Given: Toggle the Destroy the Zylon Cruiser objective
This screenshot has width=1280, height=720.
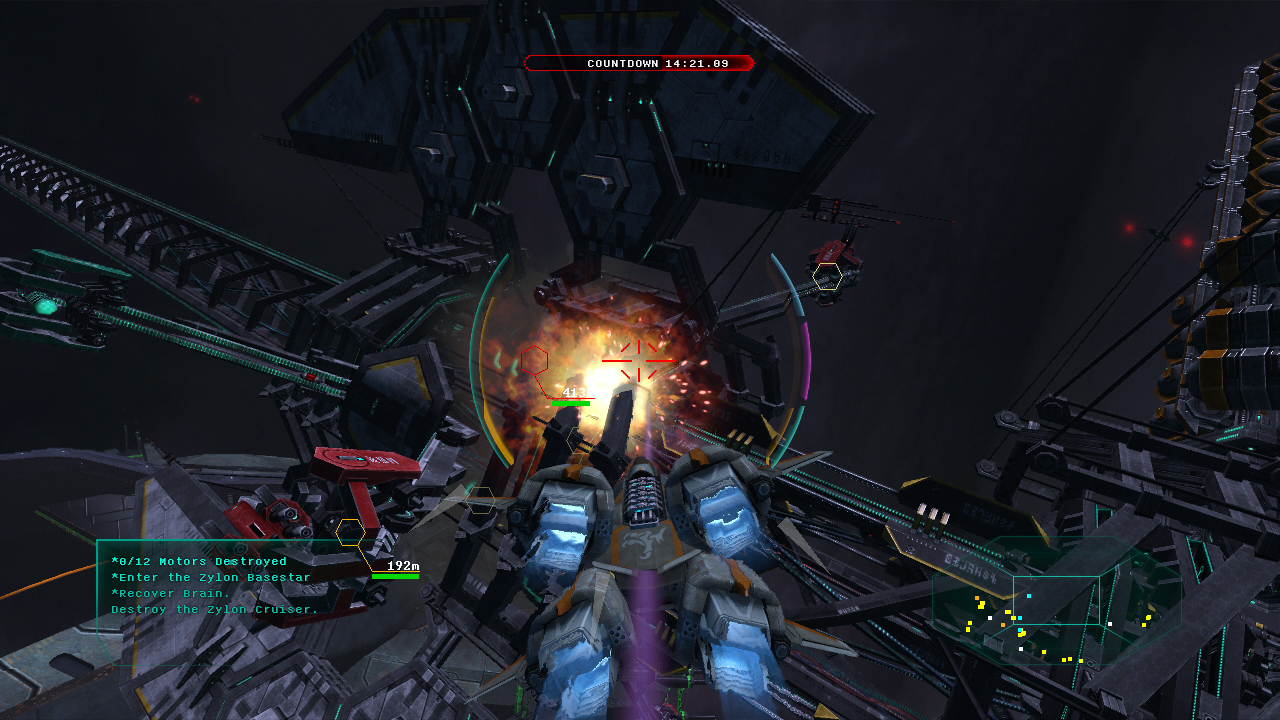Looking at the screenshot, I should click(213, 609).
